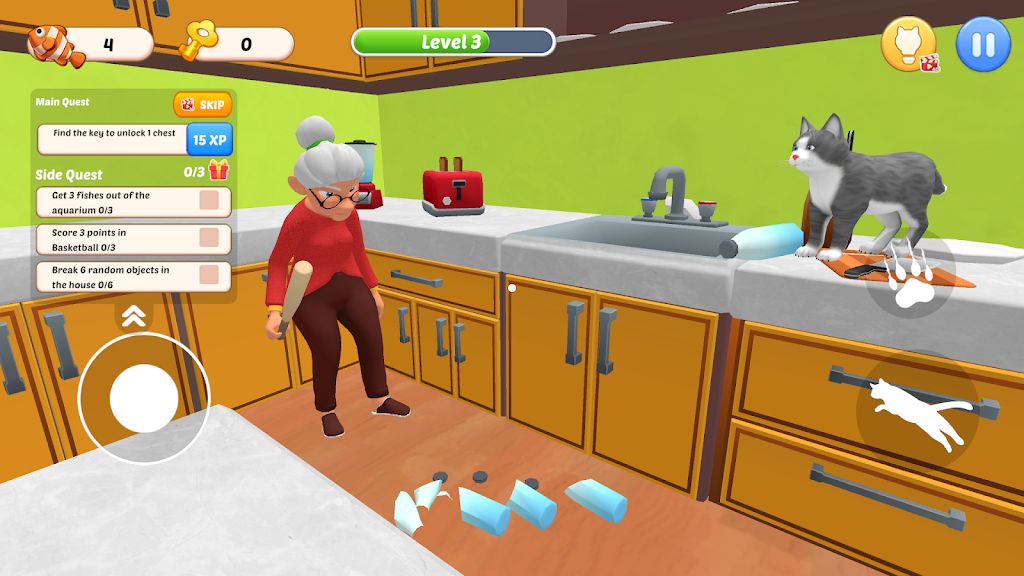Tap the side quest gift box reward
This screenshot has width=1024, height=576.
[x=219, y=171]
